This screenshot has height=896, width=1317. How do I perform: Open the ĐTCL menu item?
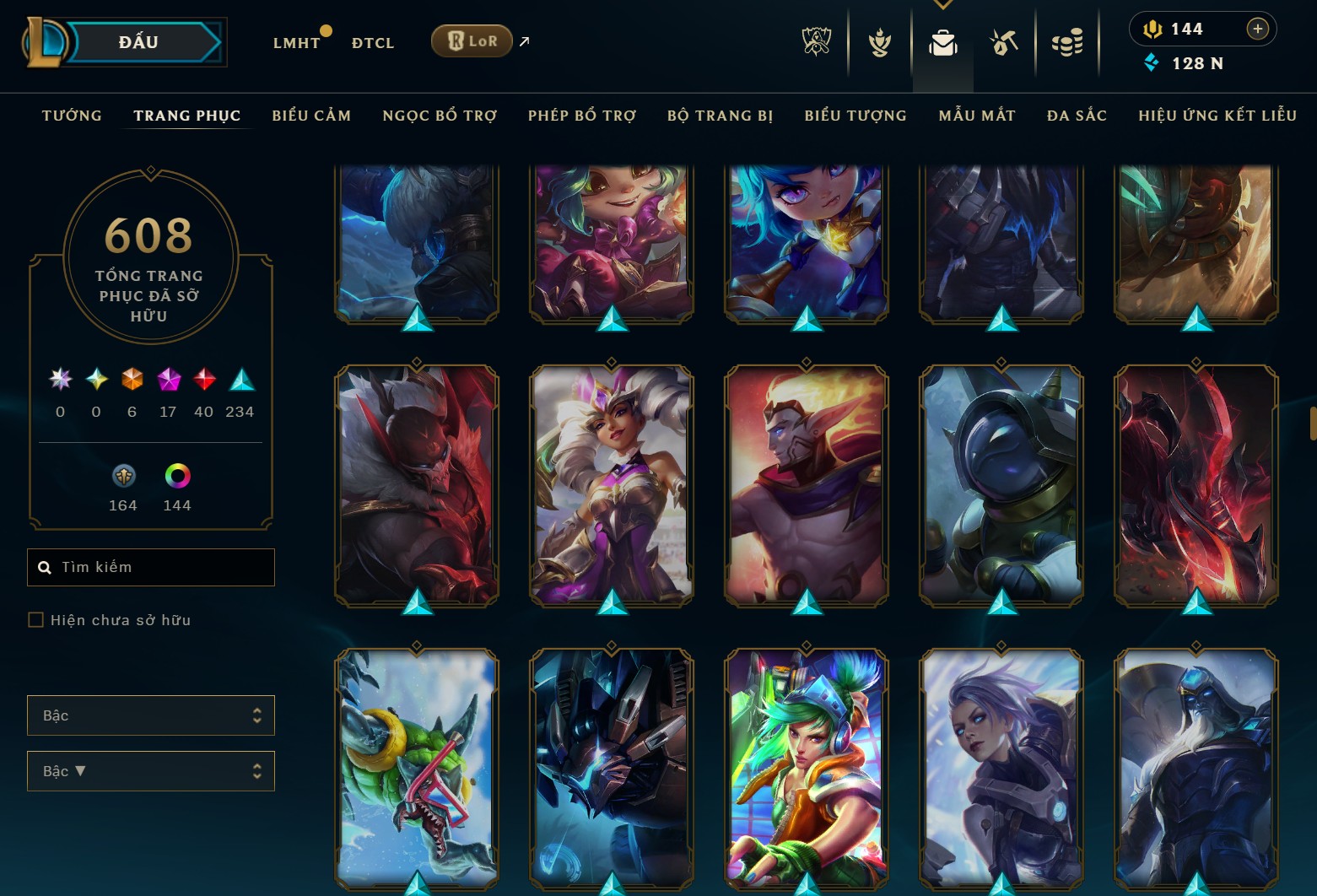pos(372,42)
